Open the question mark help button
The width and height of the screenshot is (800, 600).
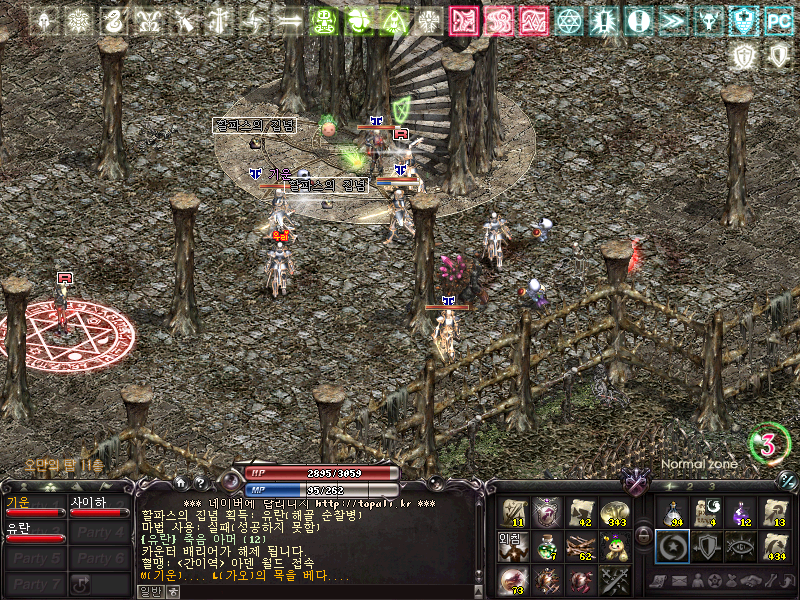(x=199, y=482)
